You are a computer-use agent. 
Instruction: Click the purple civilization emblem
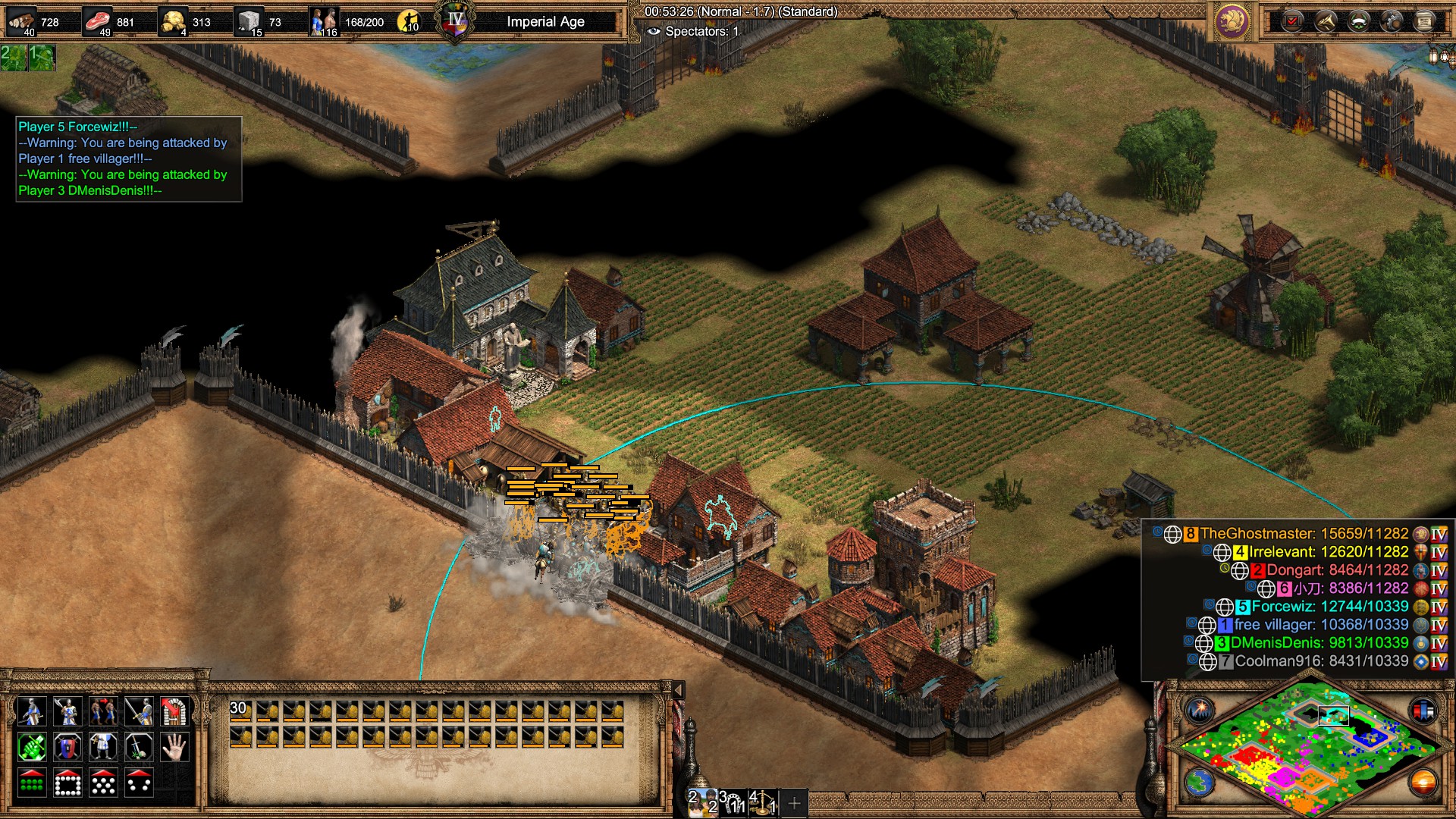pyautogui.click(x=1232, y=21)
